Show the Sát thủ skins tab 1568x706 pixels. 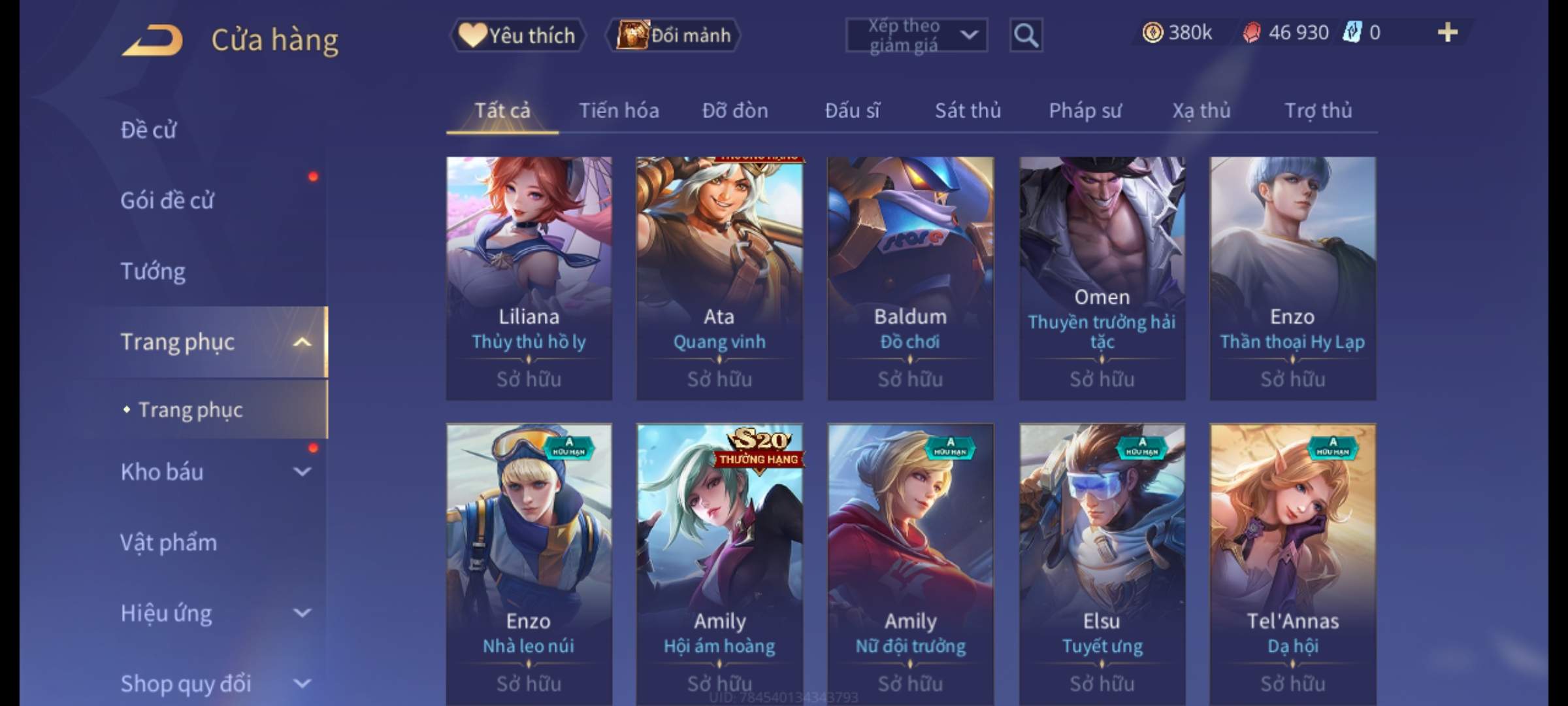tap(968, 111)
